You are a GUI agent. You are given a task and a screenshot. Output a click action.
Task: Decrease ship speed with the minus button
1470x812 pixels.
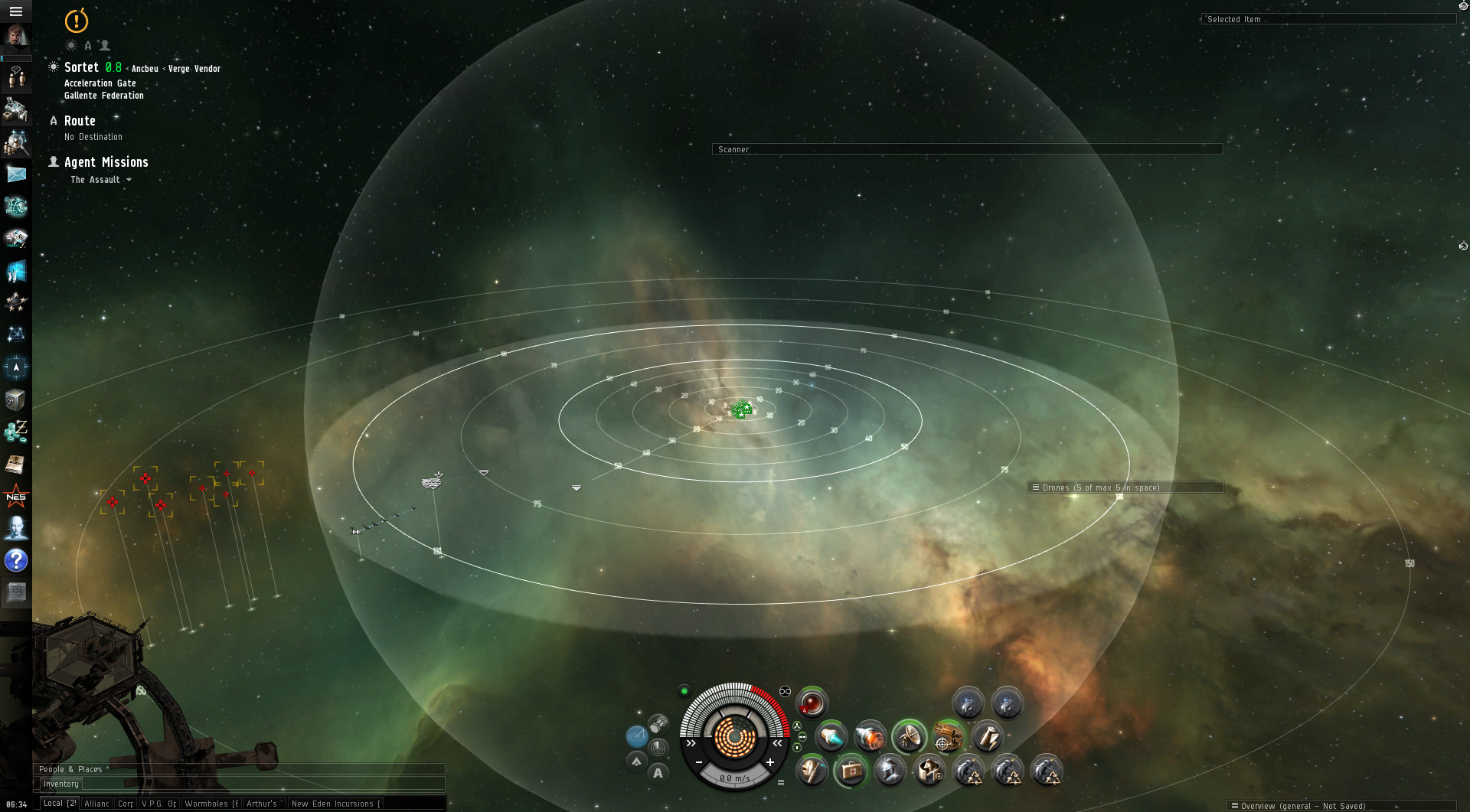[698, 762]
